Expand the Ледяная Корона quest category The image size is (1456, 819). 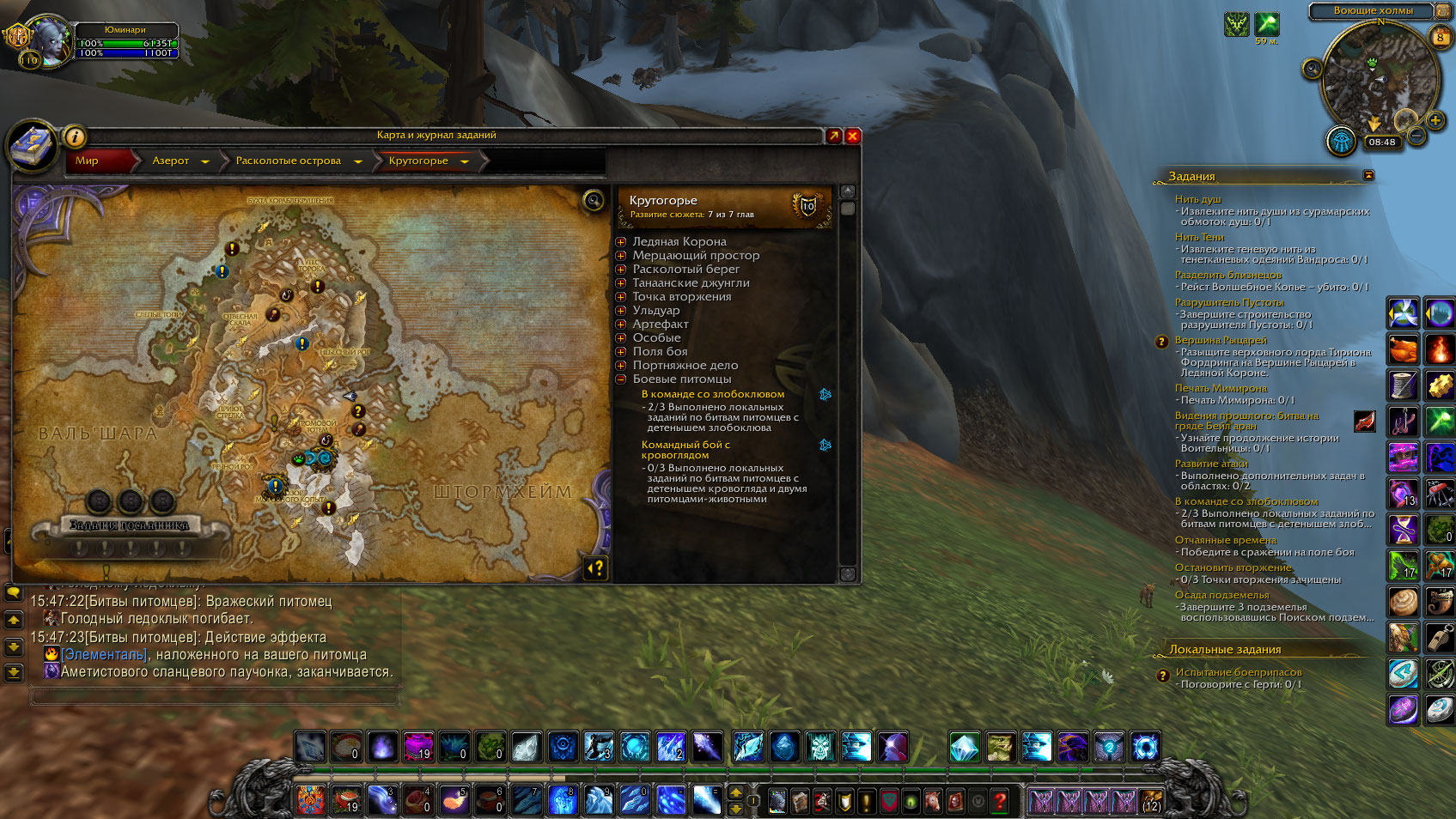[x=621, y=242]
